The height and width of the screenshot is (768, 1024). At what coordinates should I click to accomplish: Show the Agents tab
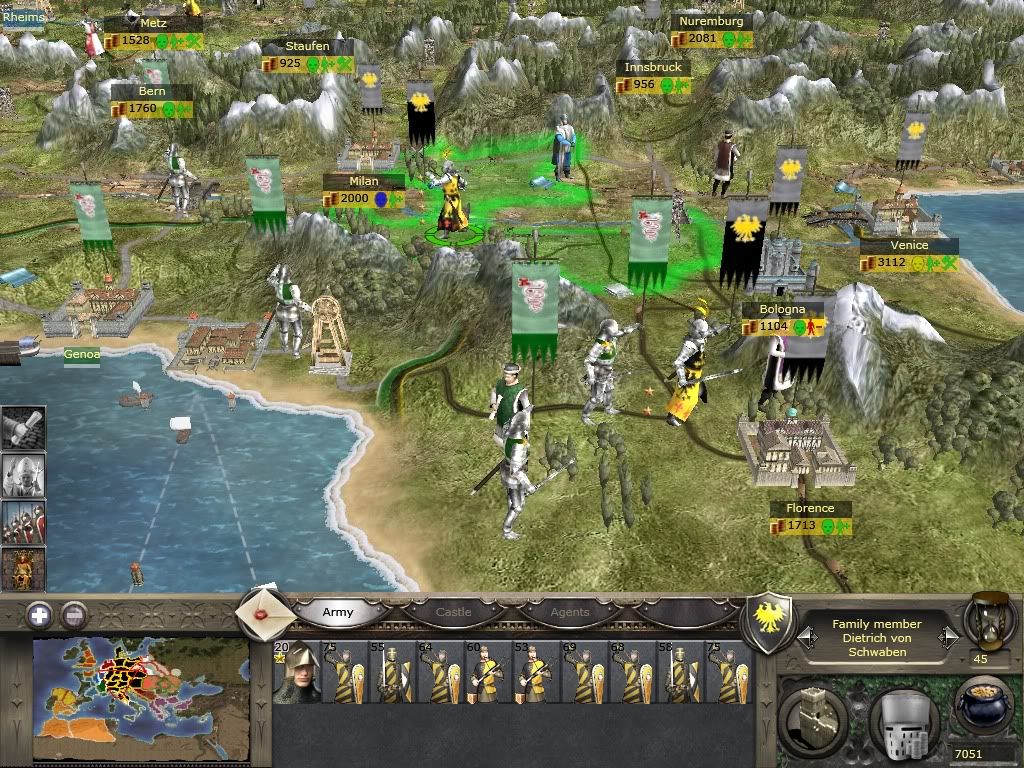570,612
